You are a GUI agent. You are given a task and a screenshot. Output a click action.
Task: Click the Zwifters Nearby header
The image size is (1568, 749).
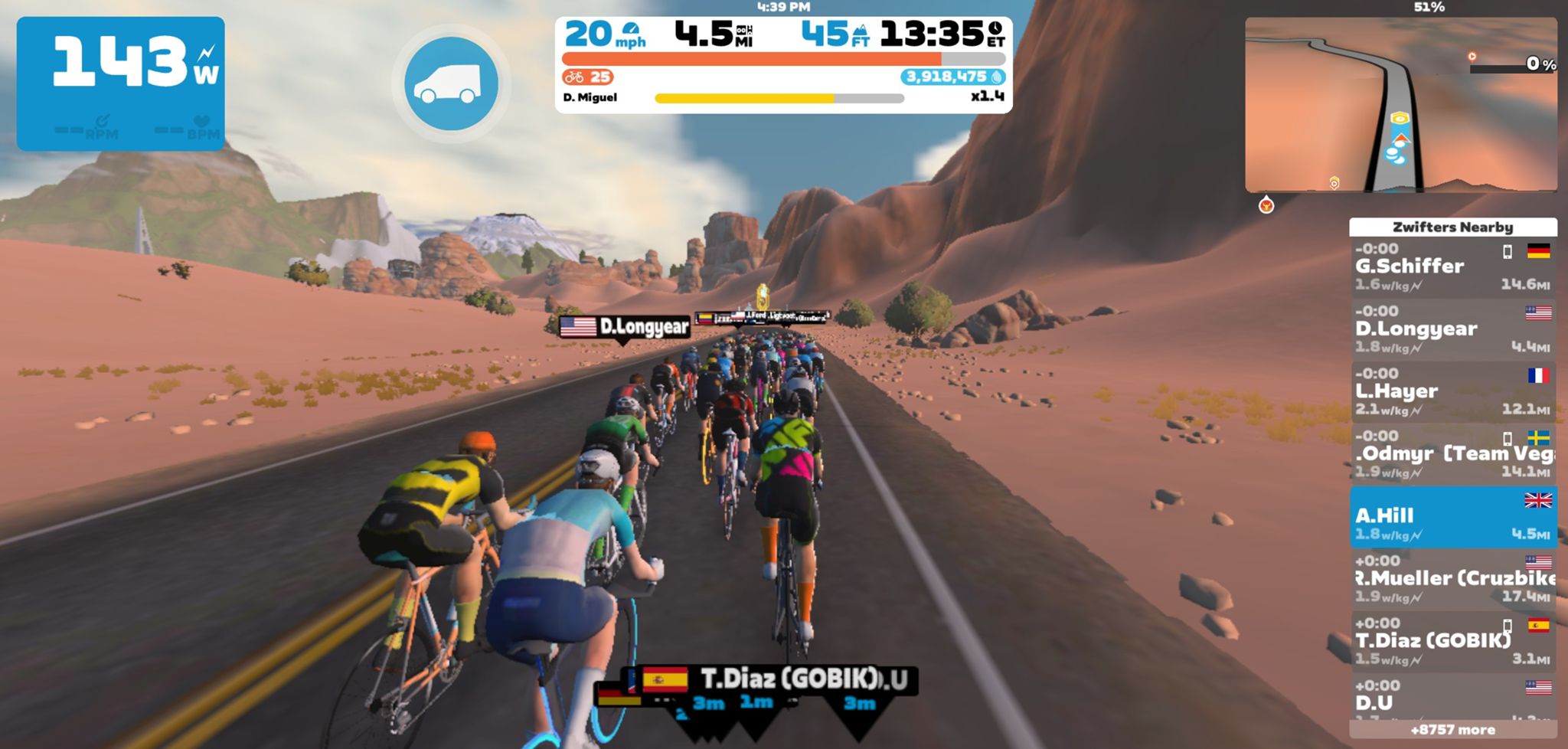[1452, 227]
